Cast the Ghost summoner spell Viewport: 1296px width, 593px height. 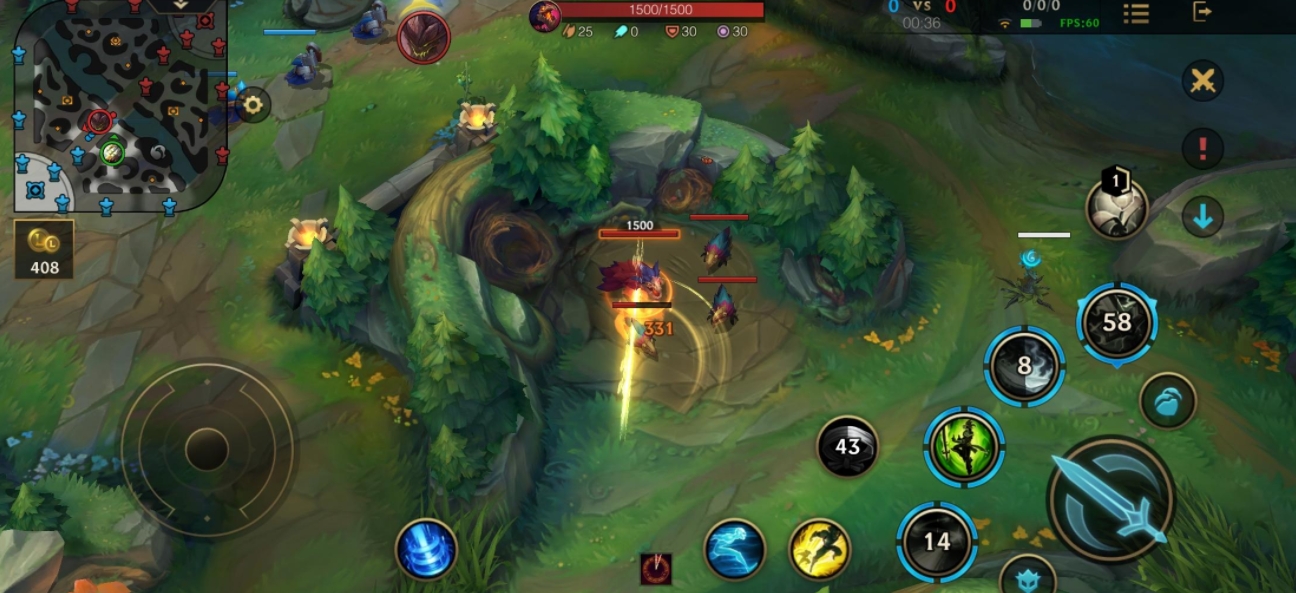tap(735, 549)
